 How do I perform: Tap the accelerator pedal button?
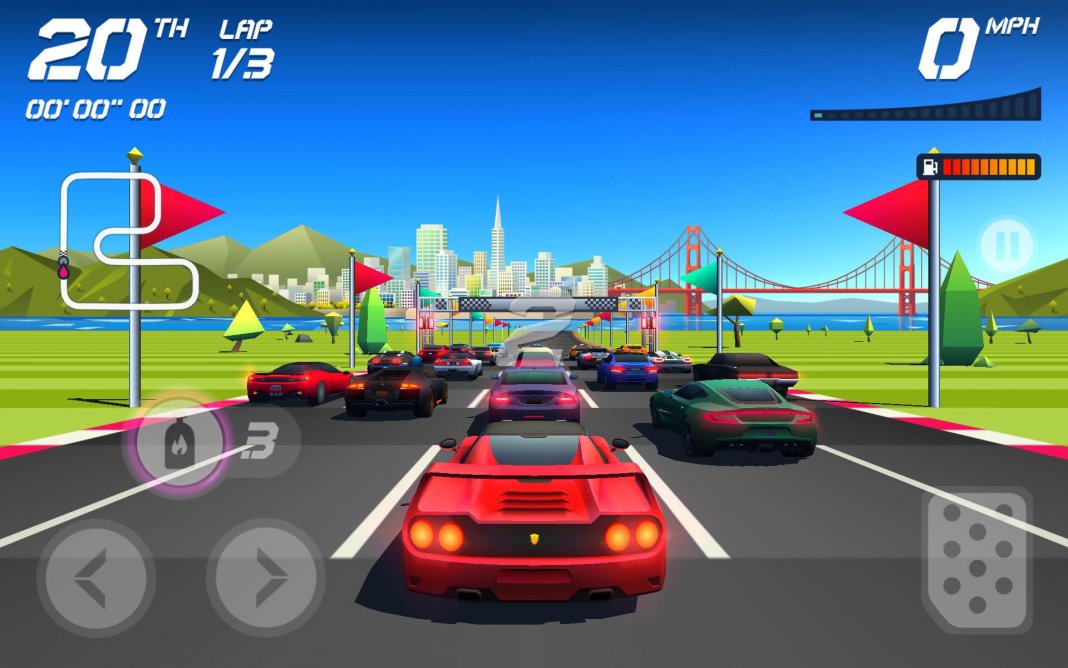point(974,559)
